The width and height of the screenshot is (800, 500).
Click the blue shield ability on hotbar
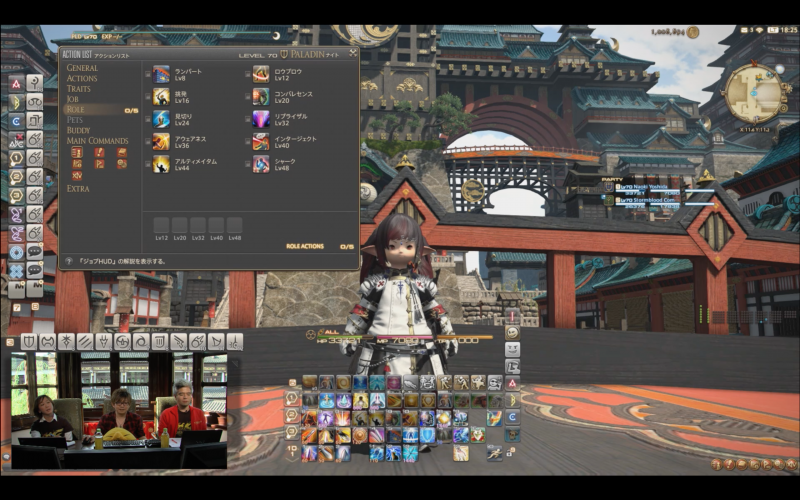pyautogui.click(x=428, y=436)
